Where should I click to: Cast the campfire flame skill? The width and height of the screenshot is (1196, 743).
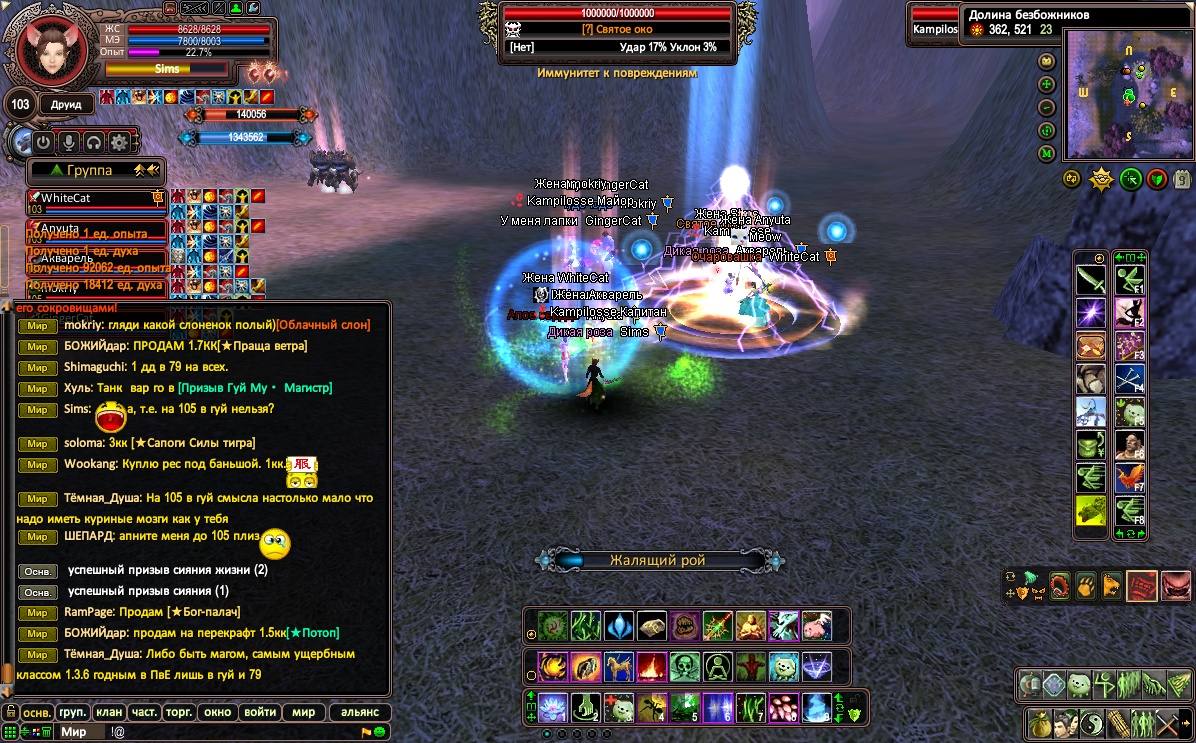click(x=651, y=666)
